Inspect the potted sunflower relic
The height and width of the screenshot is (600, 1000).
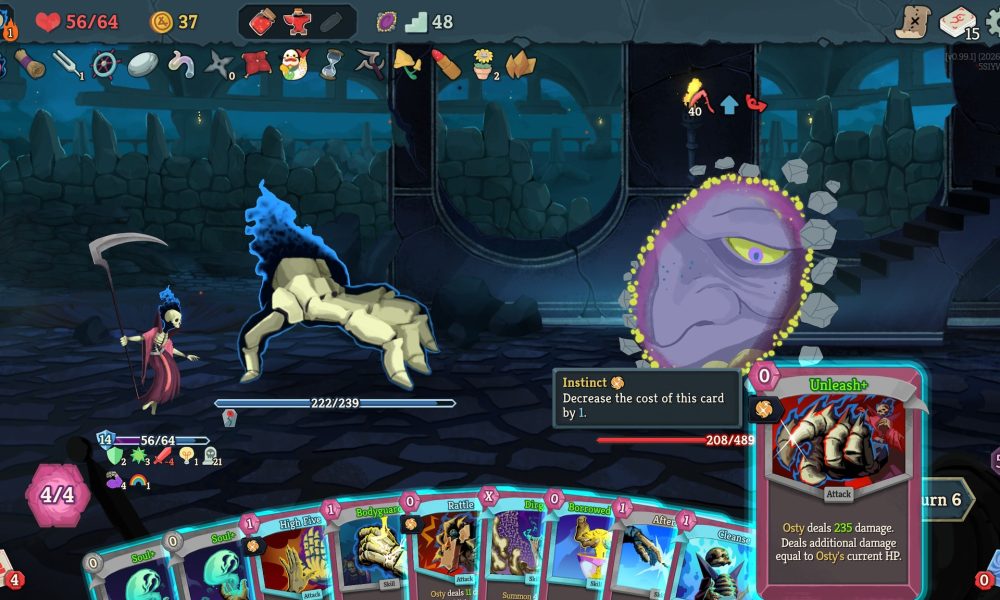484,65
